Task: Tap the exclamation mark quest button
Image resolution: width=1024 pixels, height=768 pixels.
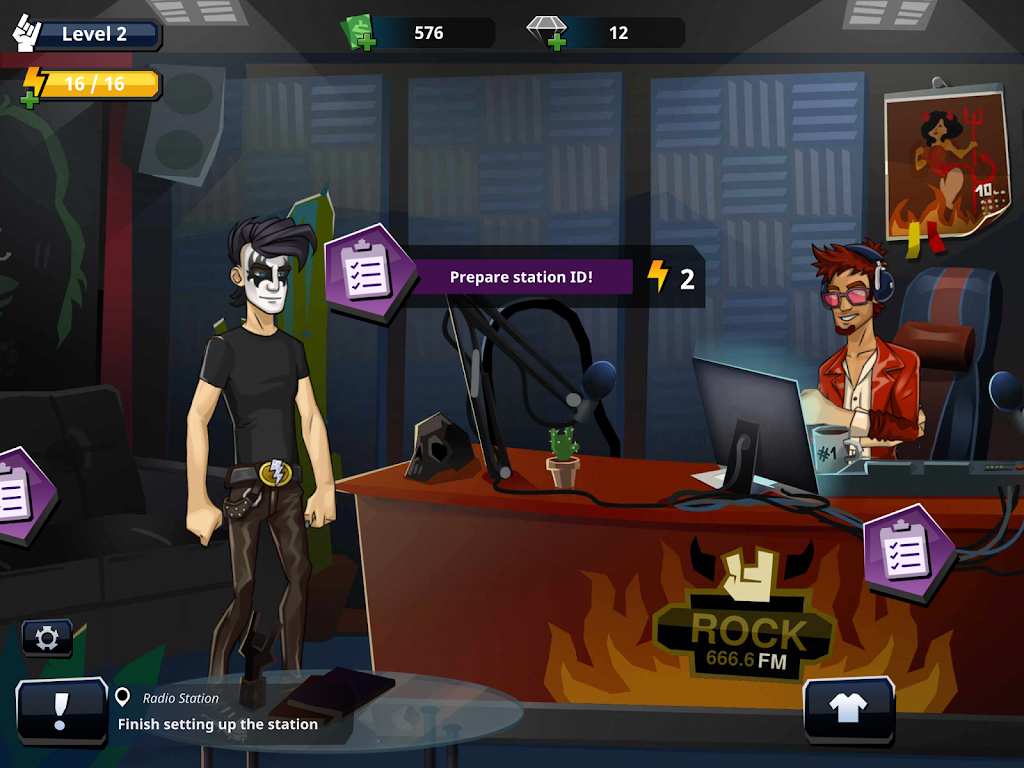Action: coord(61,711)
